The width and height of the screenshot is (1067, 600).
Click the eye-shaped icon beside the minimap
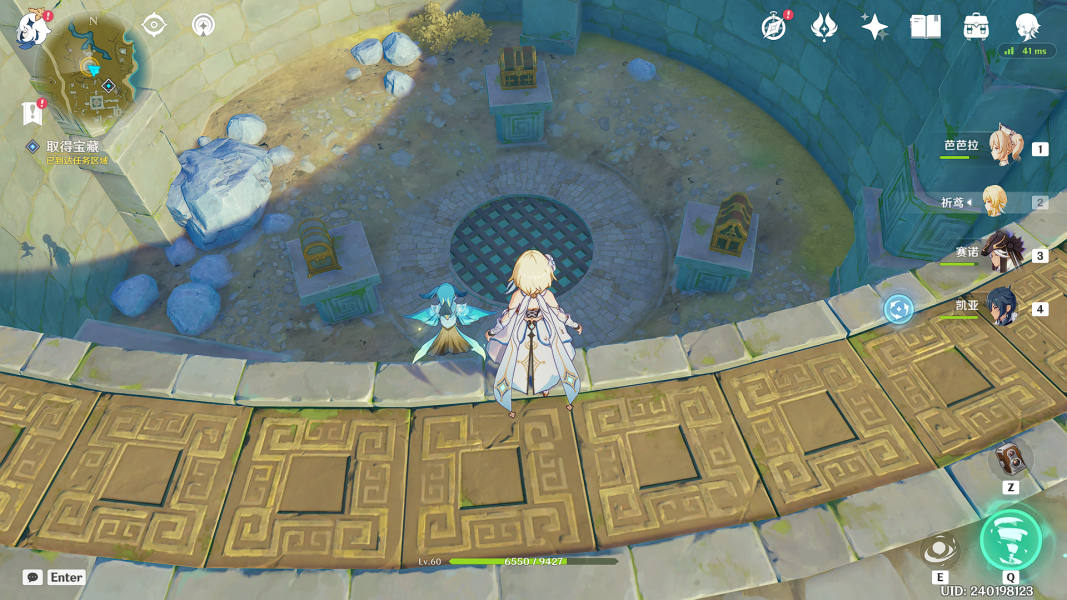154,25
